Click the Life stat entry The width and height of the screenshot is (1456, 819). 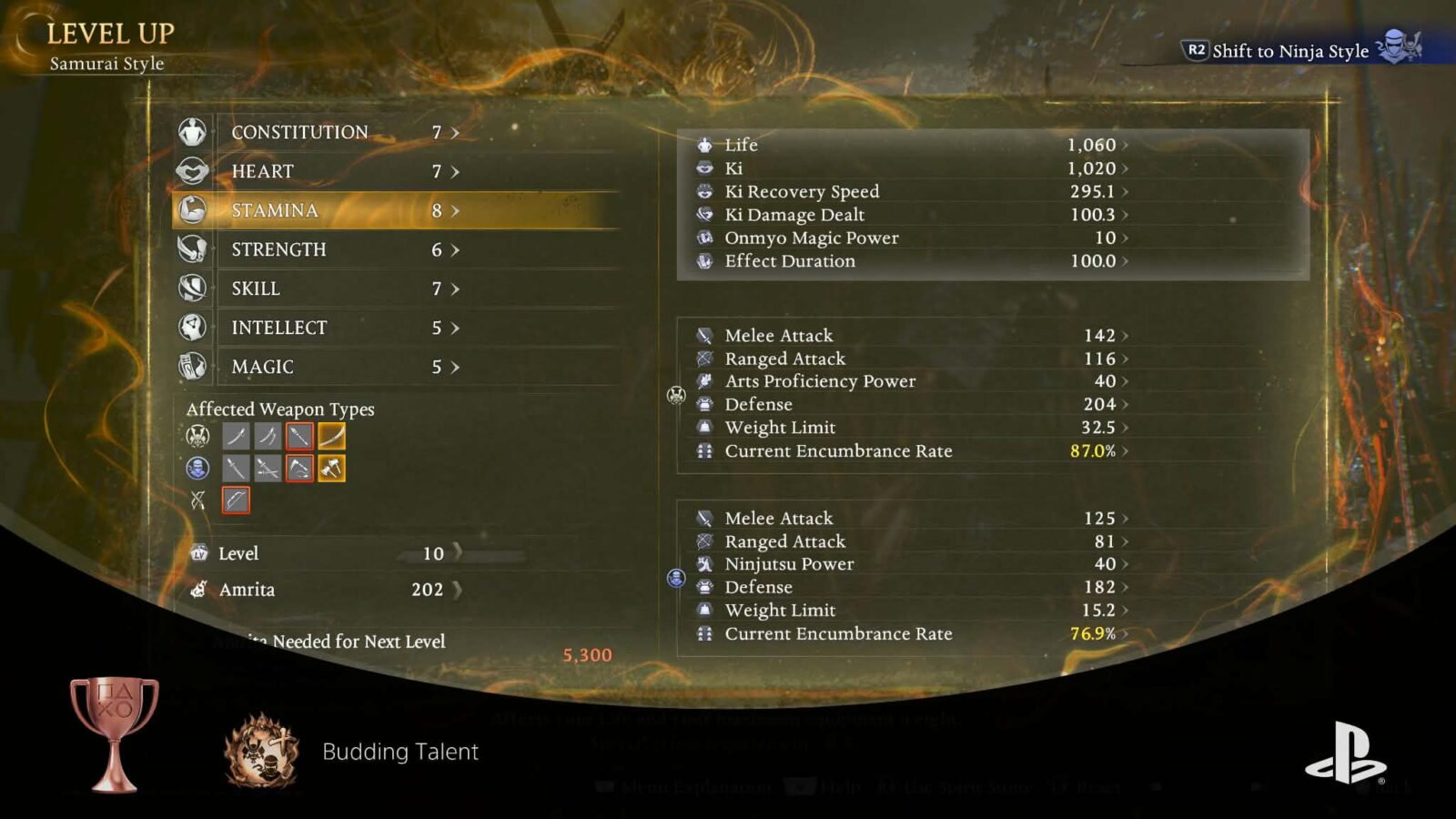[x=910, y=145]
